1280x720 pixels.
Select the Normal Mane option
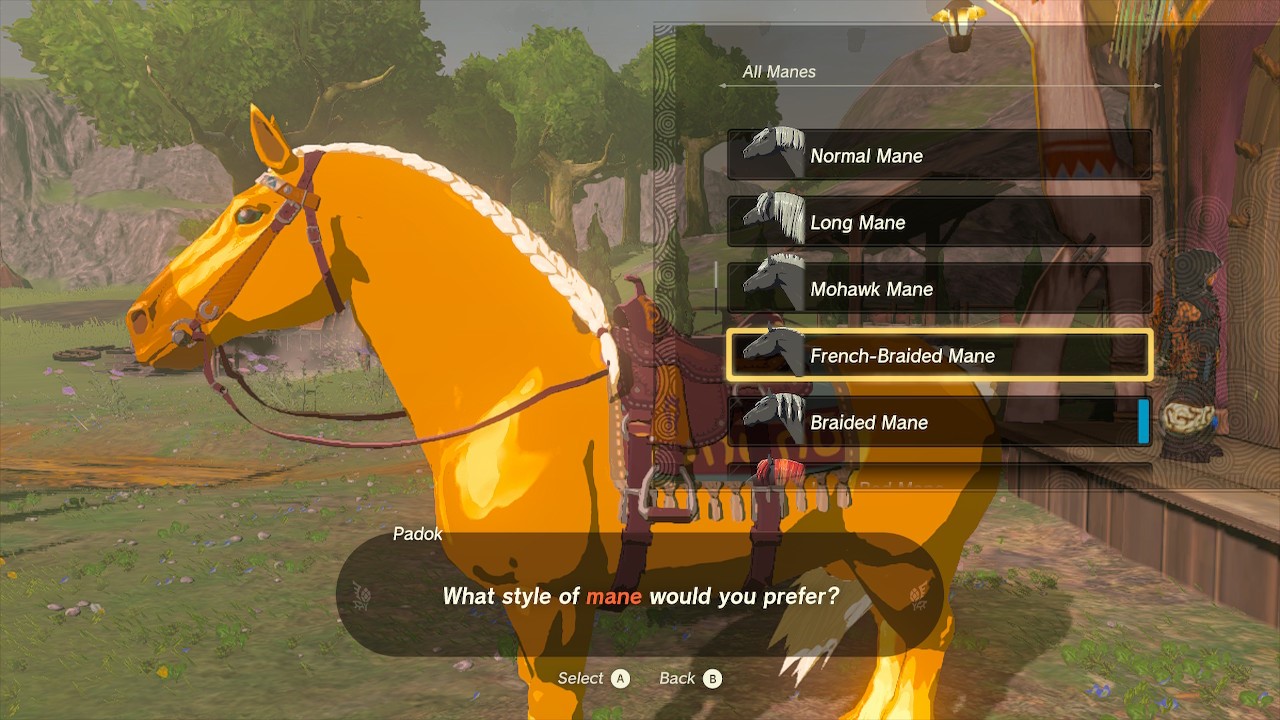pyautogui.click(x=938, y=156)
